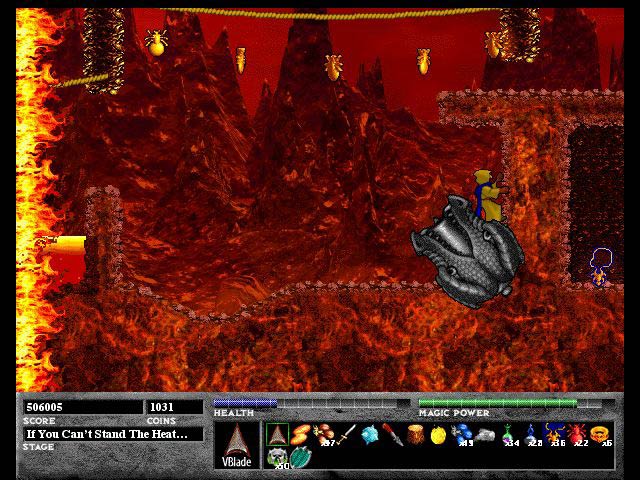The image size is (640, 480).
Task: Select the teal shield item
Action: pos(300,457)
